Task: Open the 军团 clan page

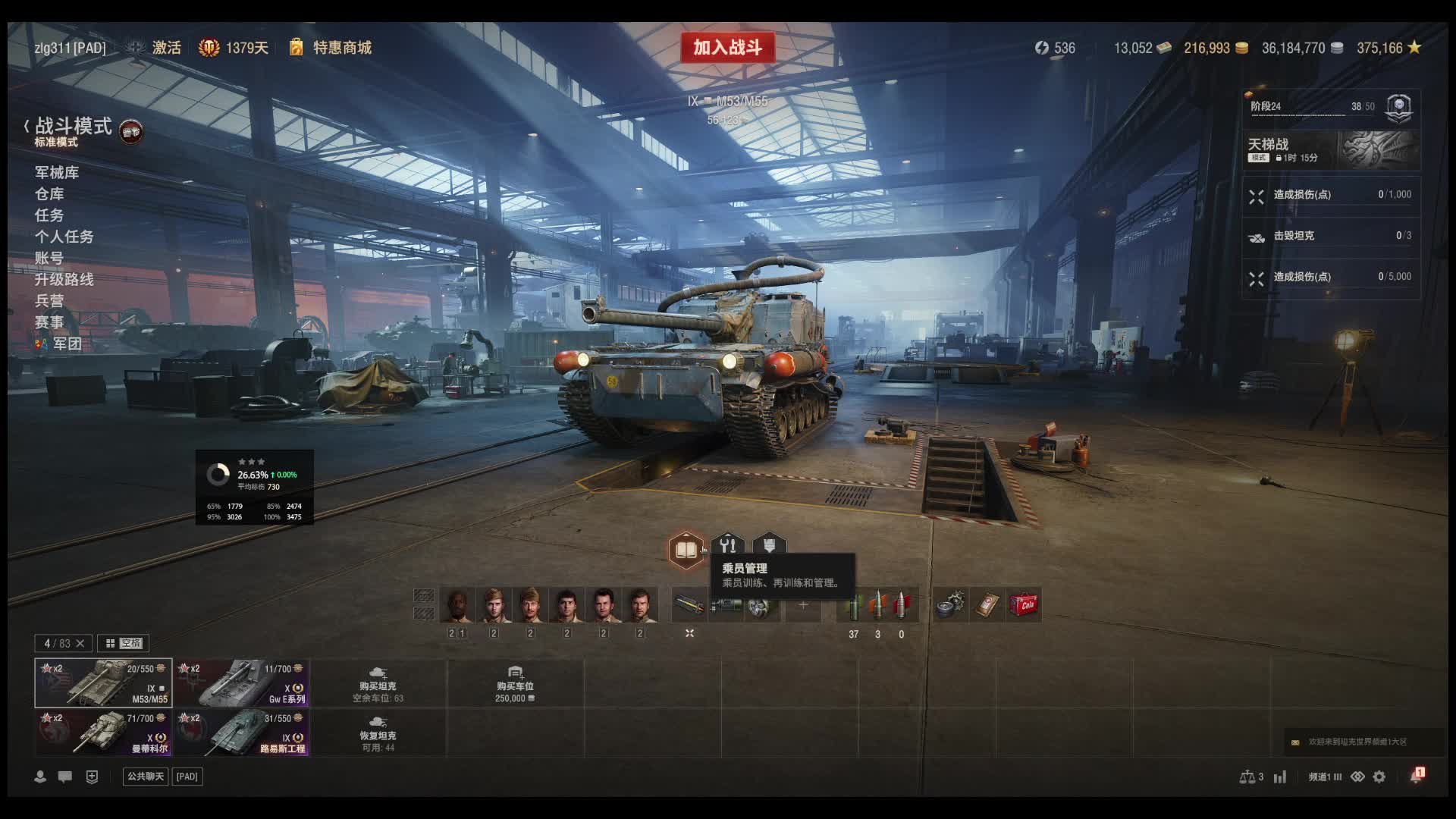Action: tap(67, 344)
